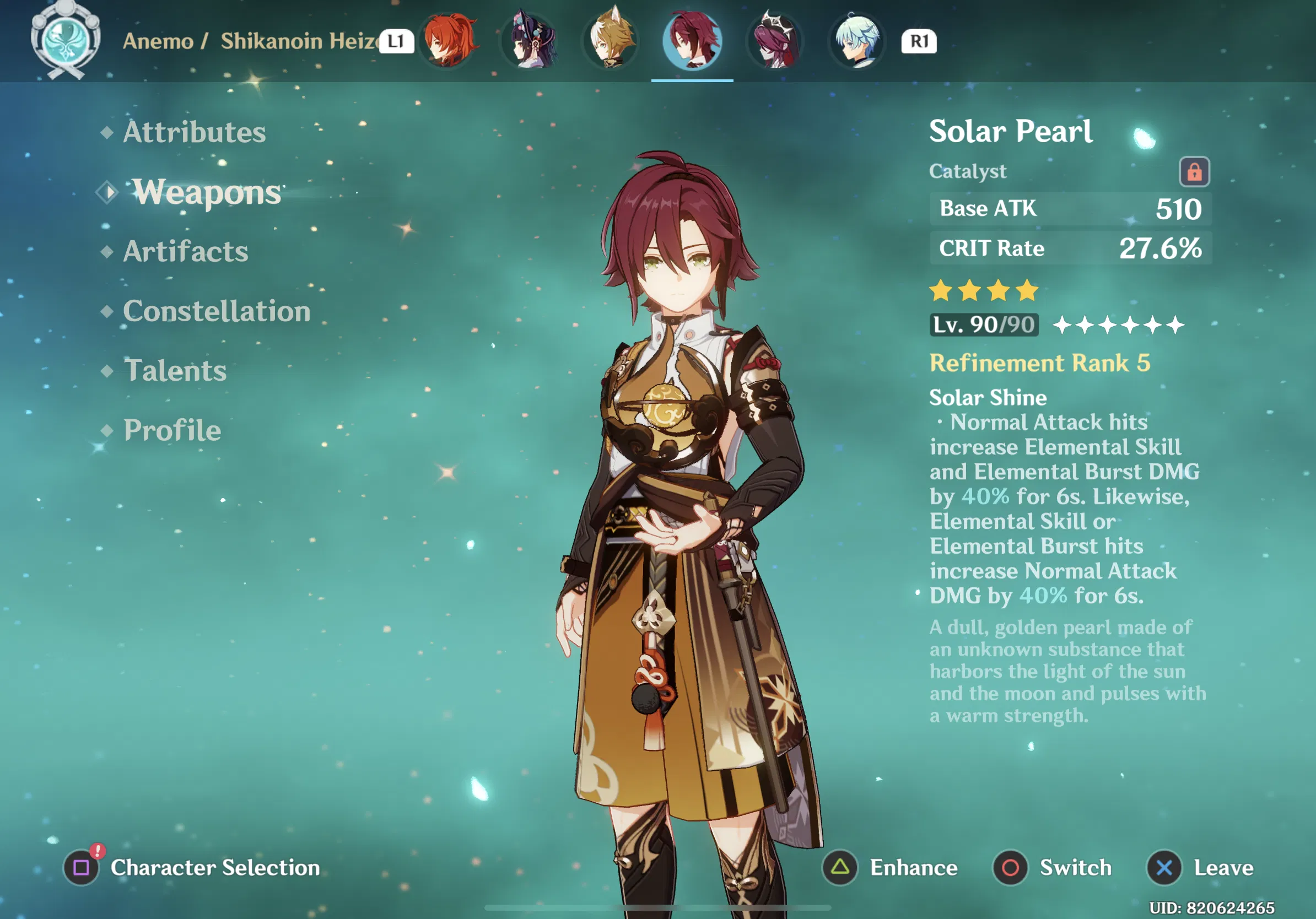1316x919 pixels.
Task: Toggle the weapon lock on Solar Pearl
Action: pos(1196,170)
